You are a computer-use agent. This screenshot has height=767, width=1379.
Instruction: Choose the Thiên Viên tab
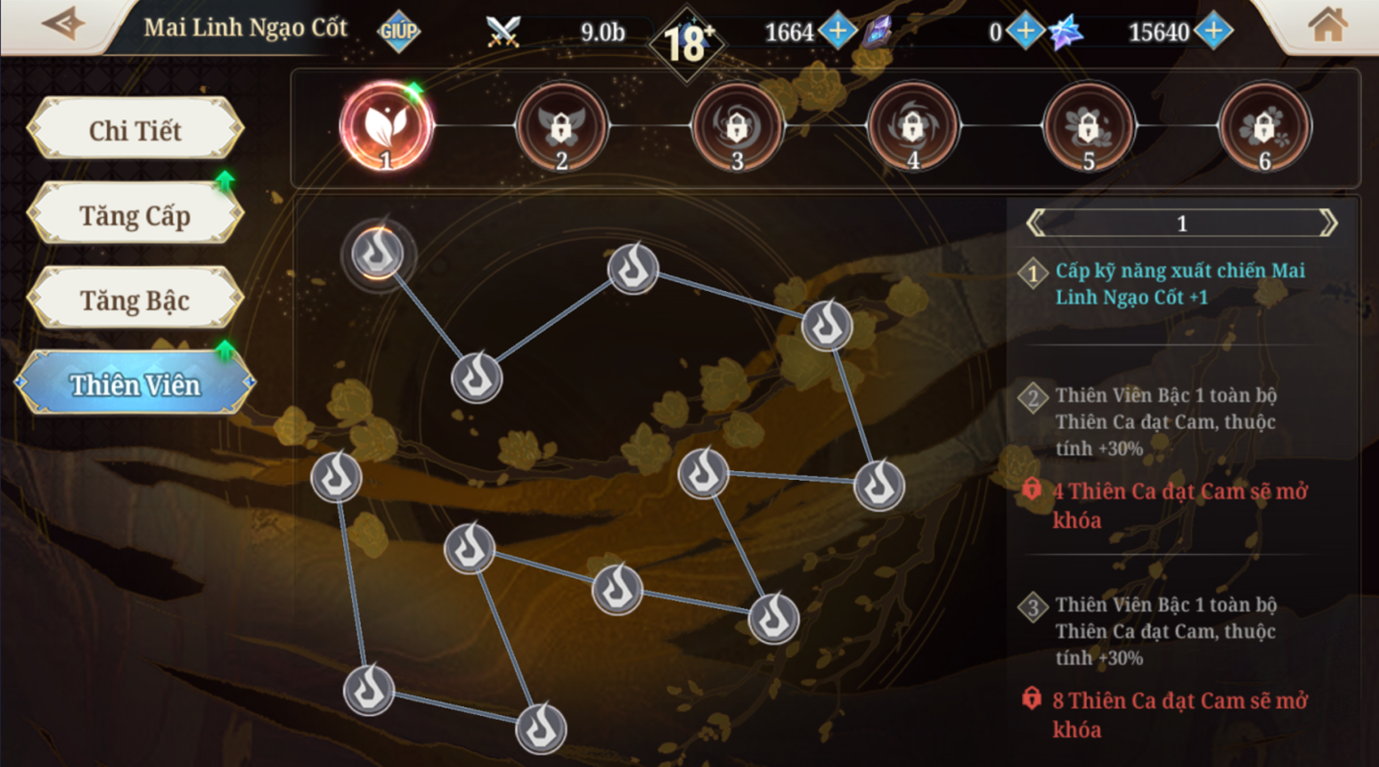pos(135,384)
